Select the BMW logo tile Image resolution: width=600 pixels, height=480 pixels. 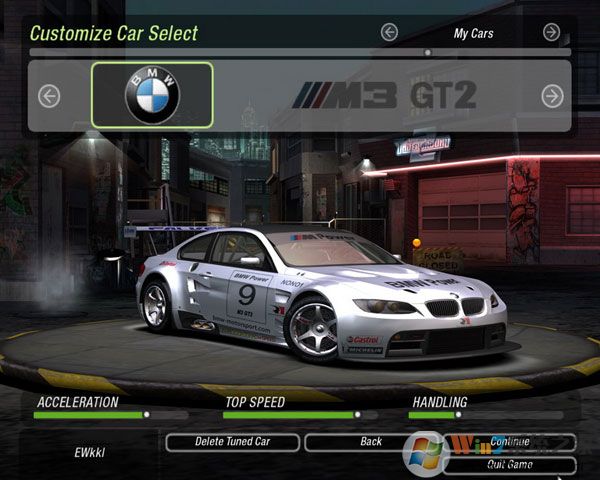152,95
